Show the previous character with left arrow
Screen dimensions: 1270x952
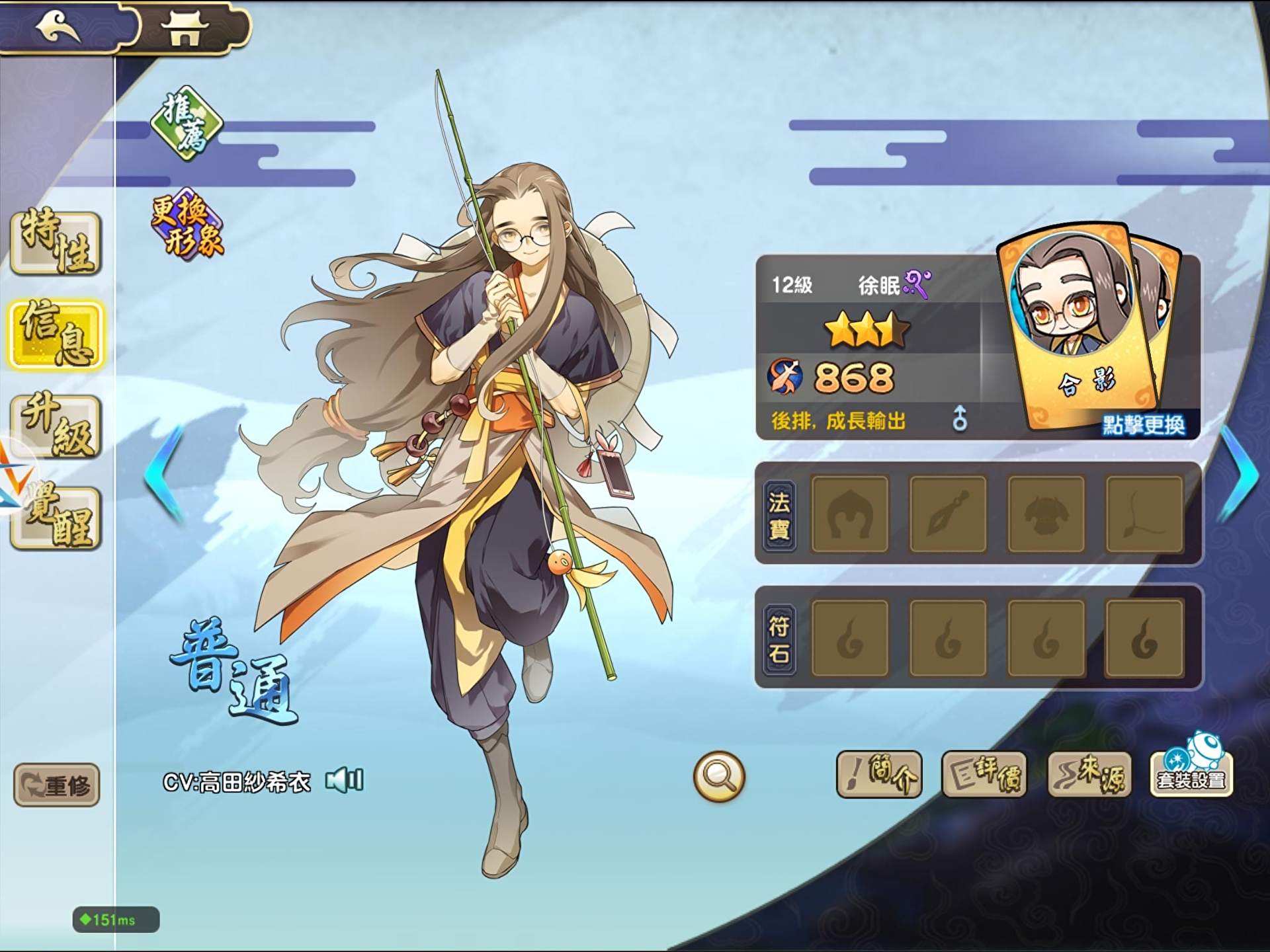click(165, 475)
